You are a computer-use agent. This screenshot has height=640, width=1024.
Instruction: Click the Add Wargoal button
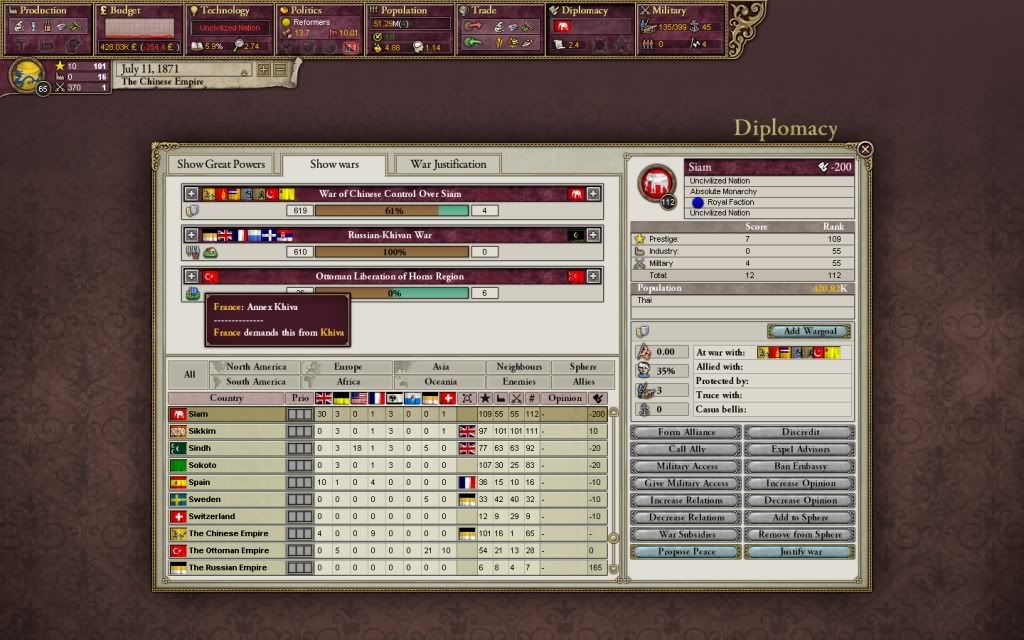pyautogui.click(x=809, y=331)
